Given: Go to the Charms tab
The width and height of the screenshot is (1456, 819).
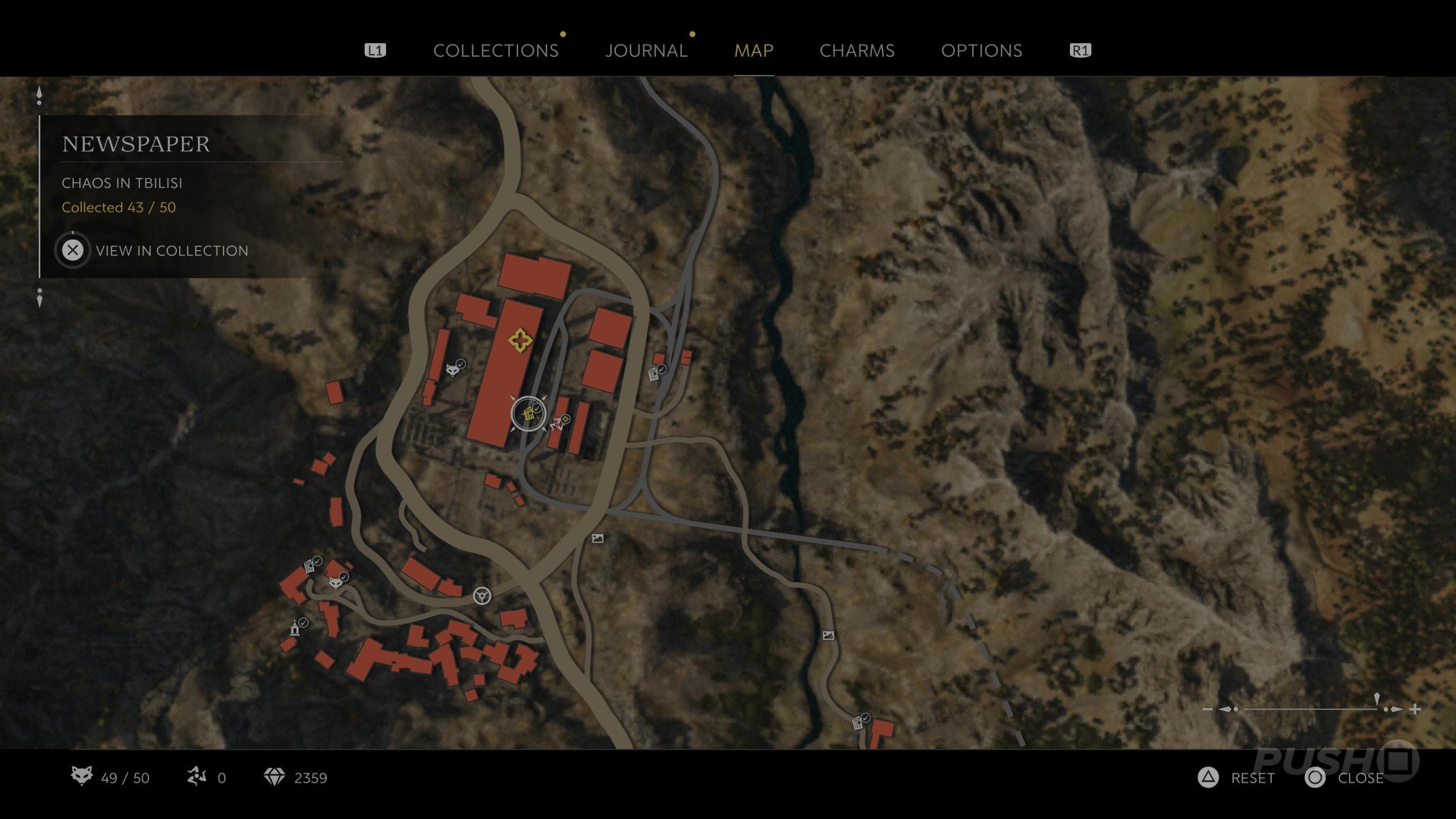Looking at the screenshot, I should tap(857, 51).
